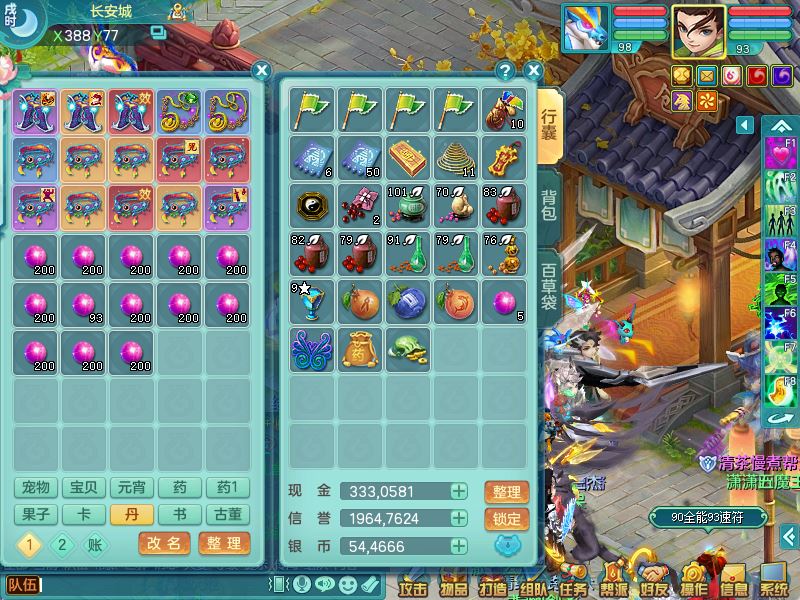Choose the 元宵 storage category
Image resolution: width=800 pixels, height=600 pixels.
131,488
